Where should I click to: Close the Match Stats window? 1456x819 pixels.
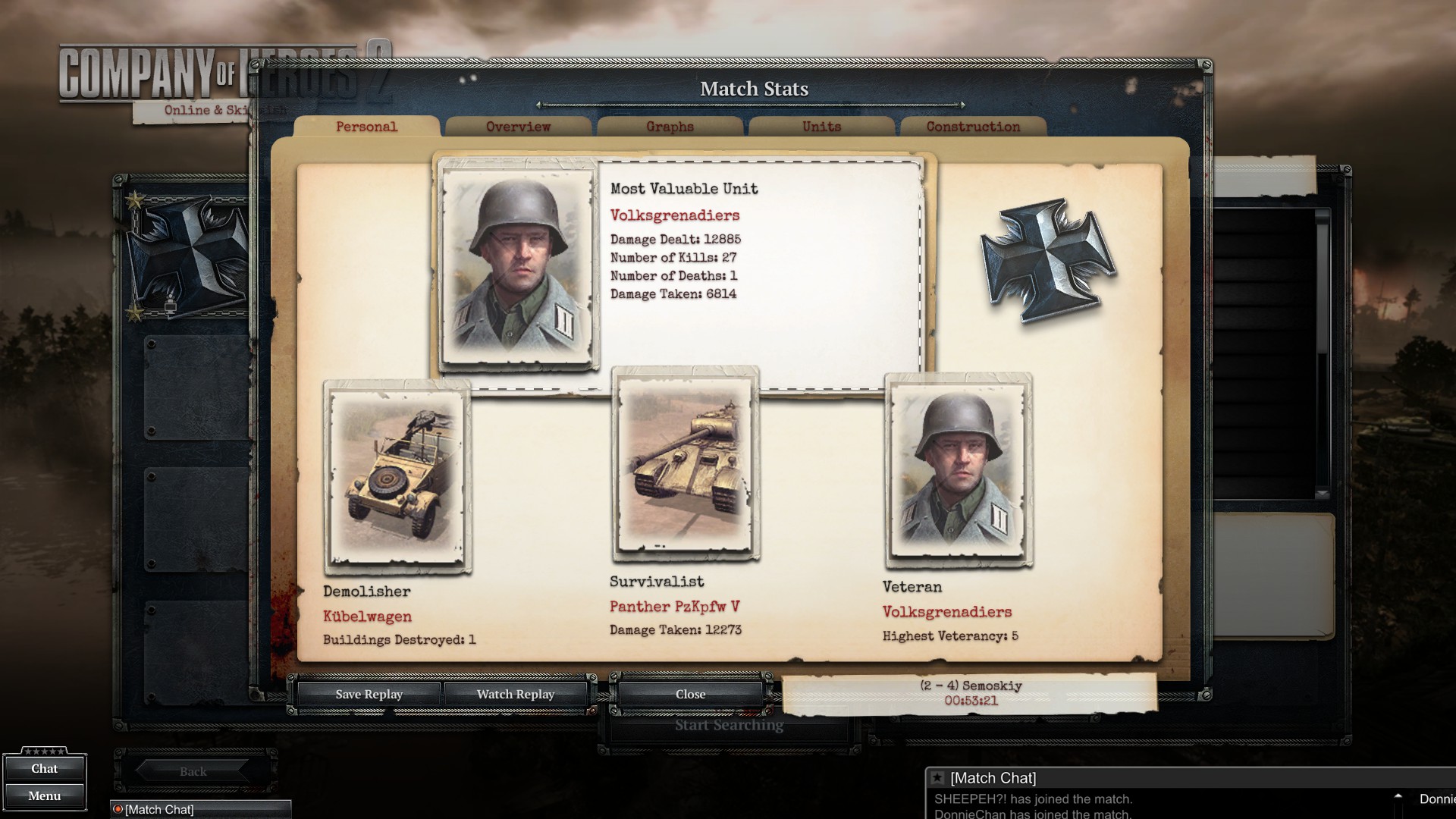click(x=690, y=694)
